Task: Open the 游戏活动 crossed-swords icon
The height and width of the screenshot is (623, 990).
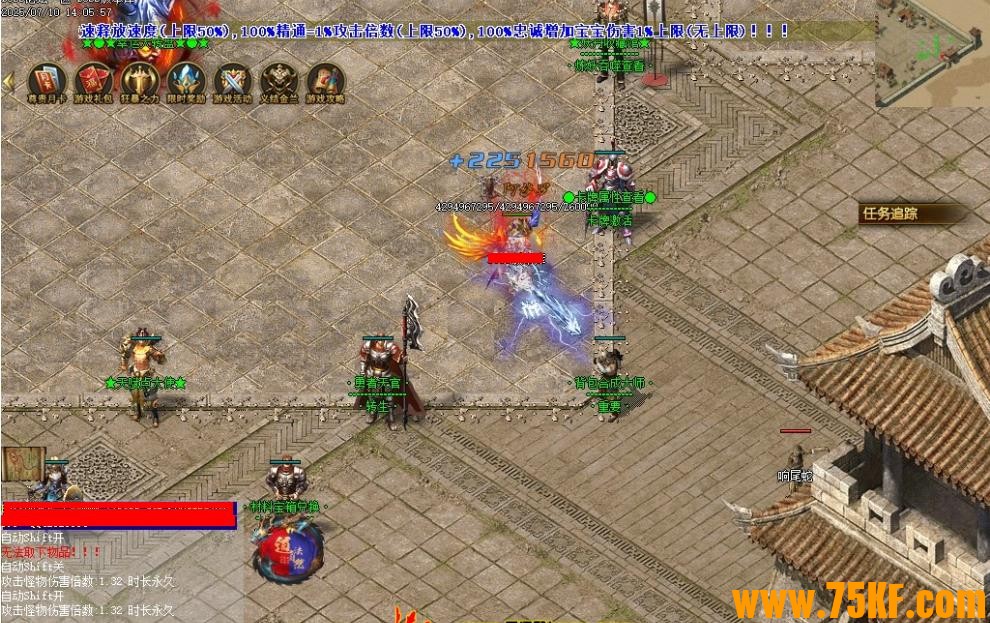Action: [234, 79]
